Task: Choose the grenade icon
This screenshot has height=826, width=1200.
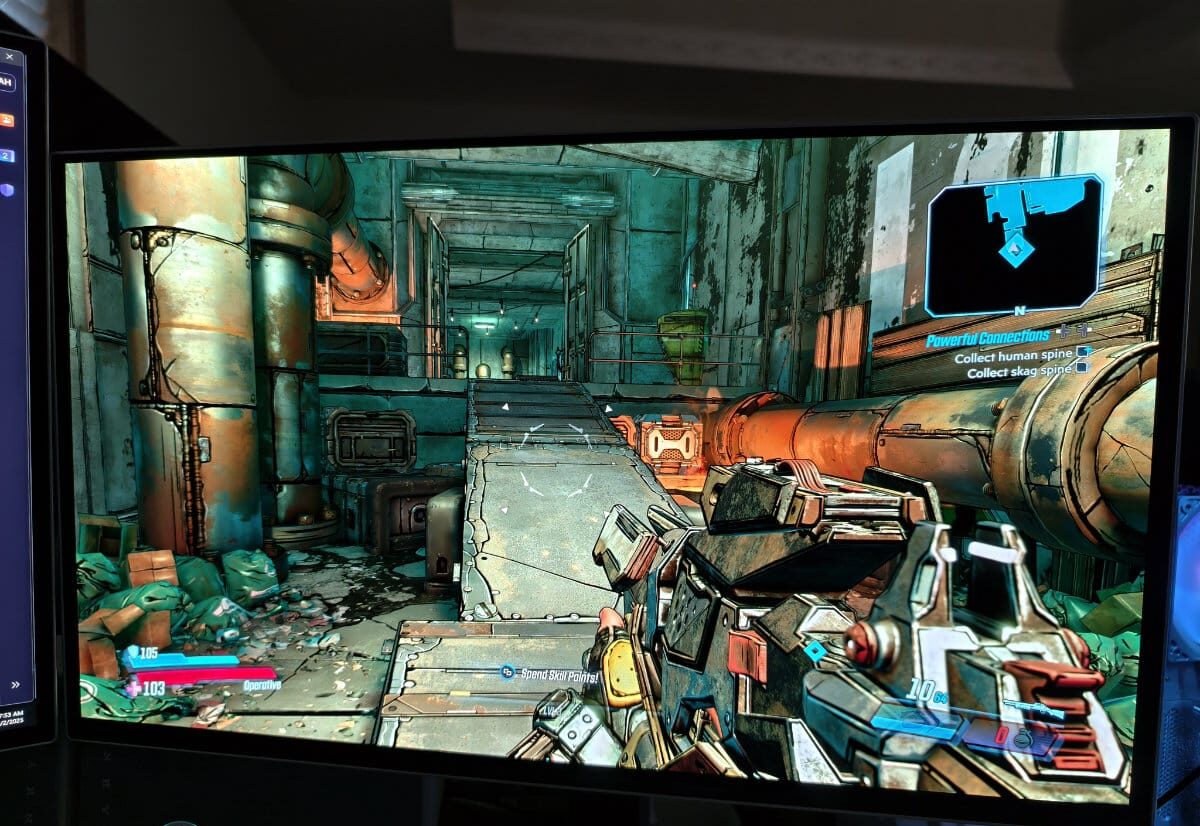Action: coord(1025,739)
